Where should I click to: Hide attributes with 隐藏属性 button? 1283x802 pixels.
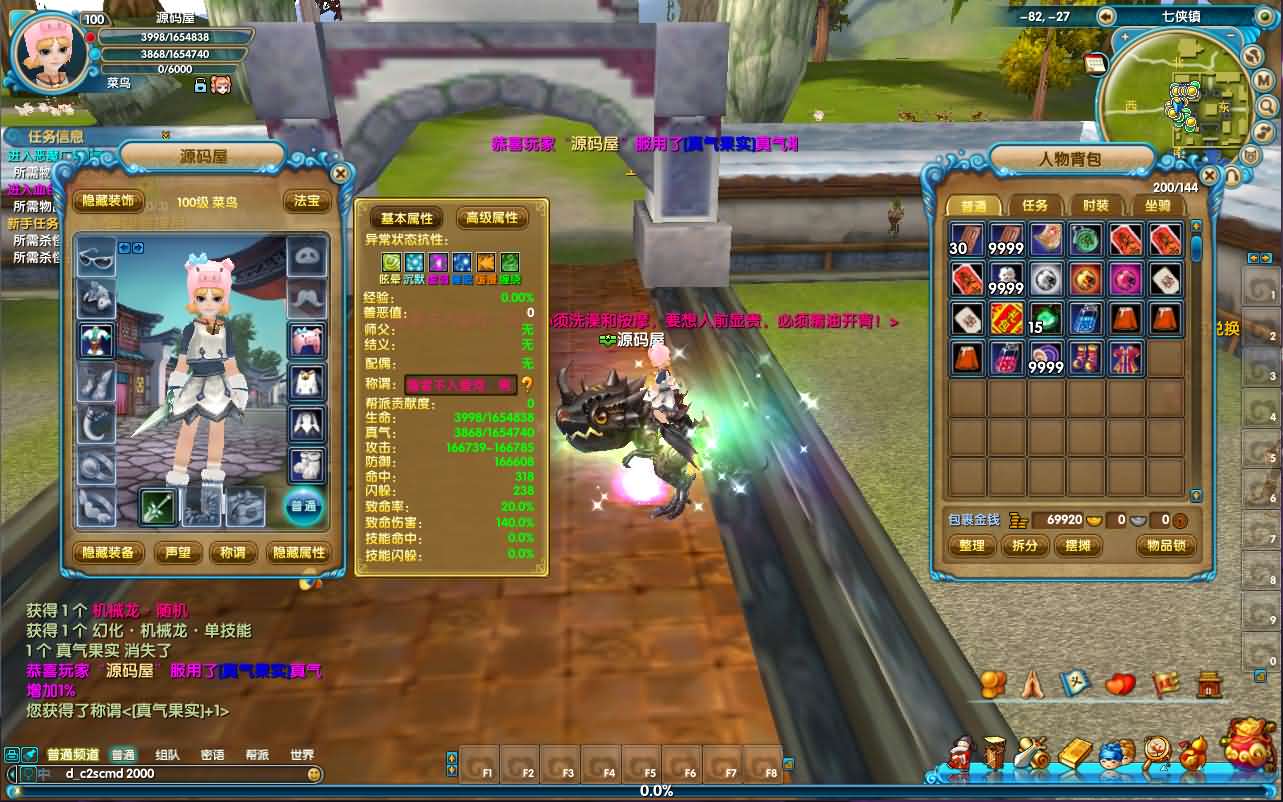(x=299, y=552)
